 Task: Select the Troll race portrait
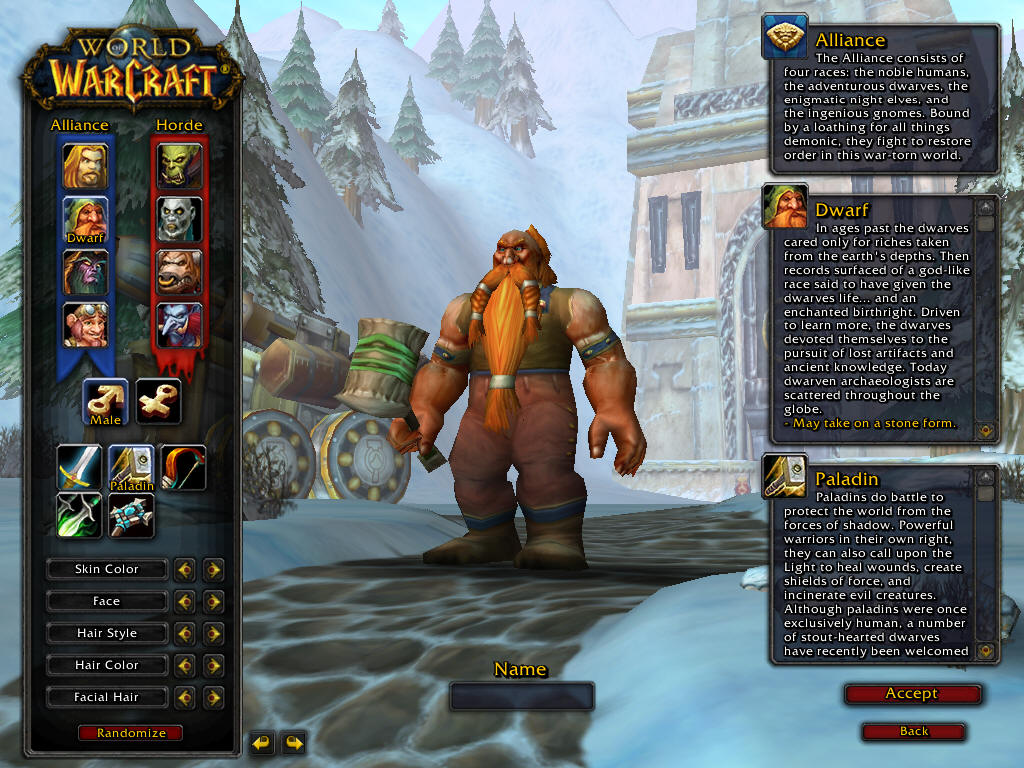179,325
